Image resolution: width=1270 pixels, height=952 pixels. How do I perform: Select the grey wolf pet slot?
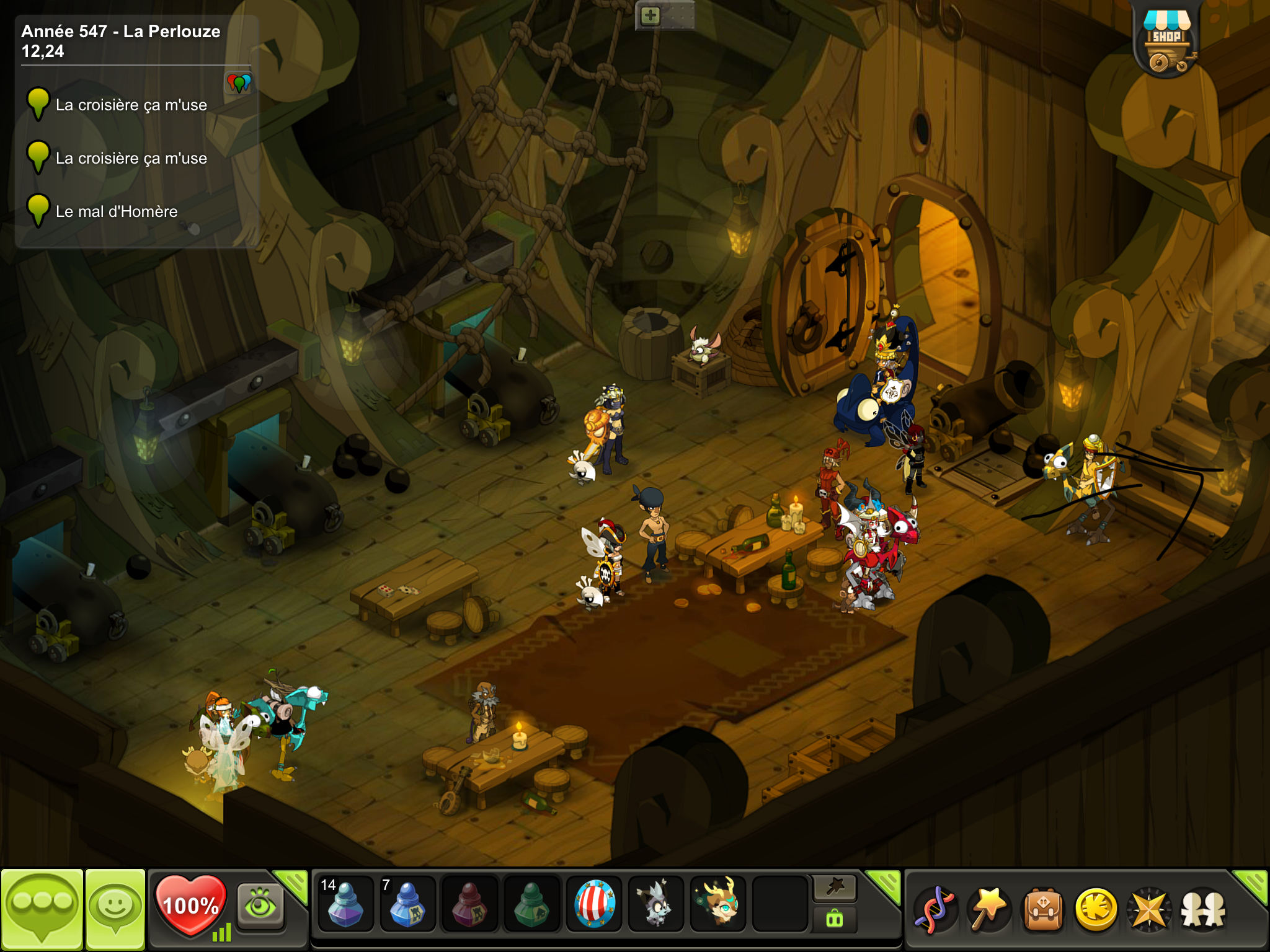[x=655, y=904]
